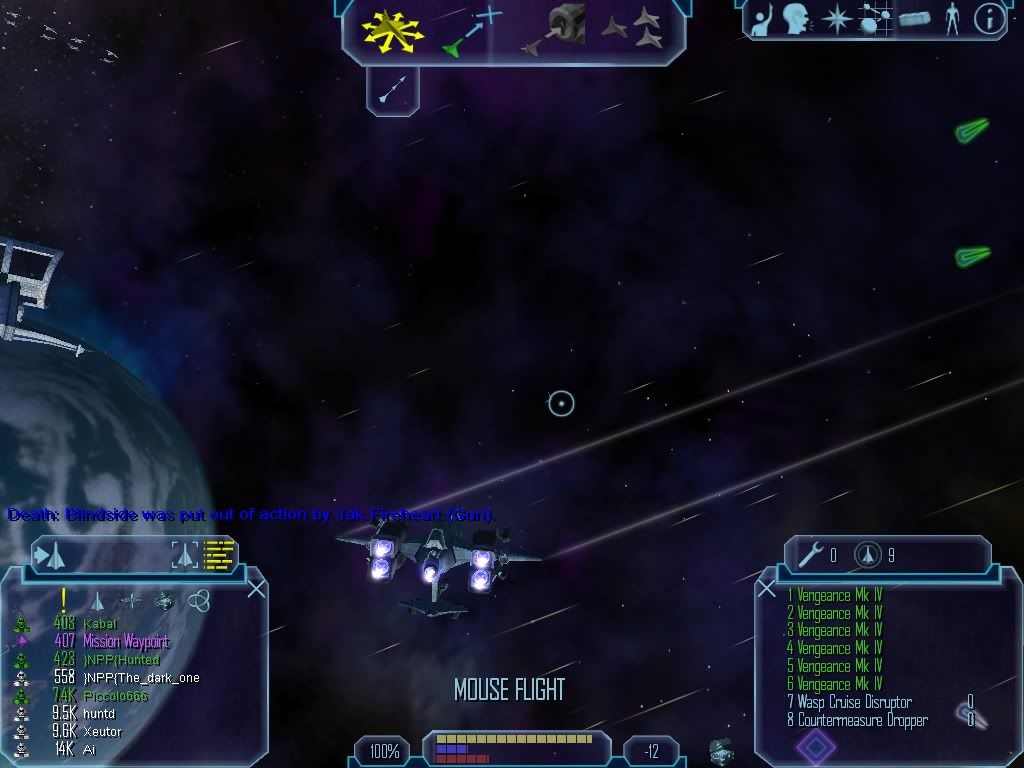Screen dimensions: 1024x768
Task: Close the contact list panel
Action: pos(256,589)
